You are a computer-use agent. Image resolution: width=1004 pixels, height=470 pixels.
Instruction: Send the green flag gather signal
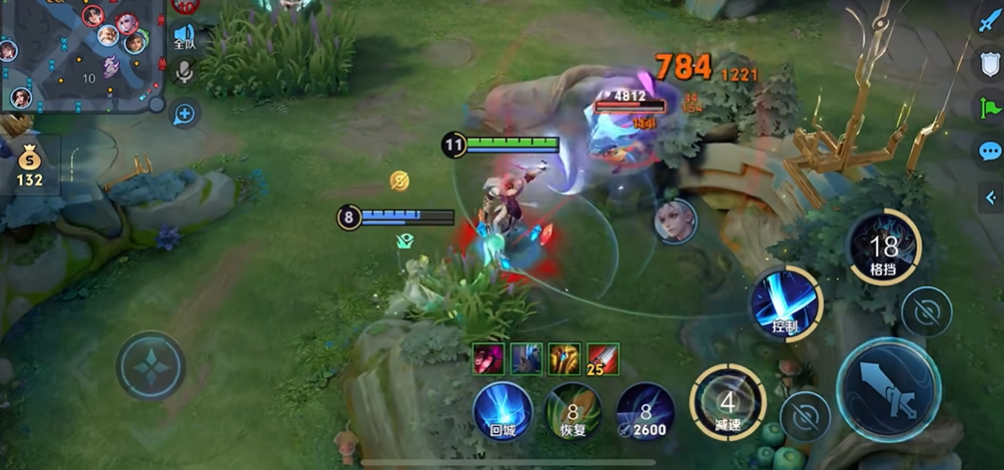tap(989, 107)
